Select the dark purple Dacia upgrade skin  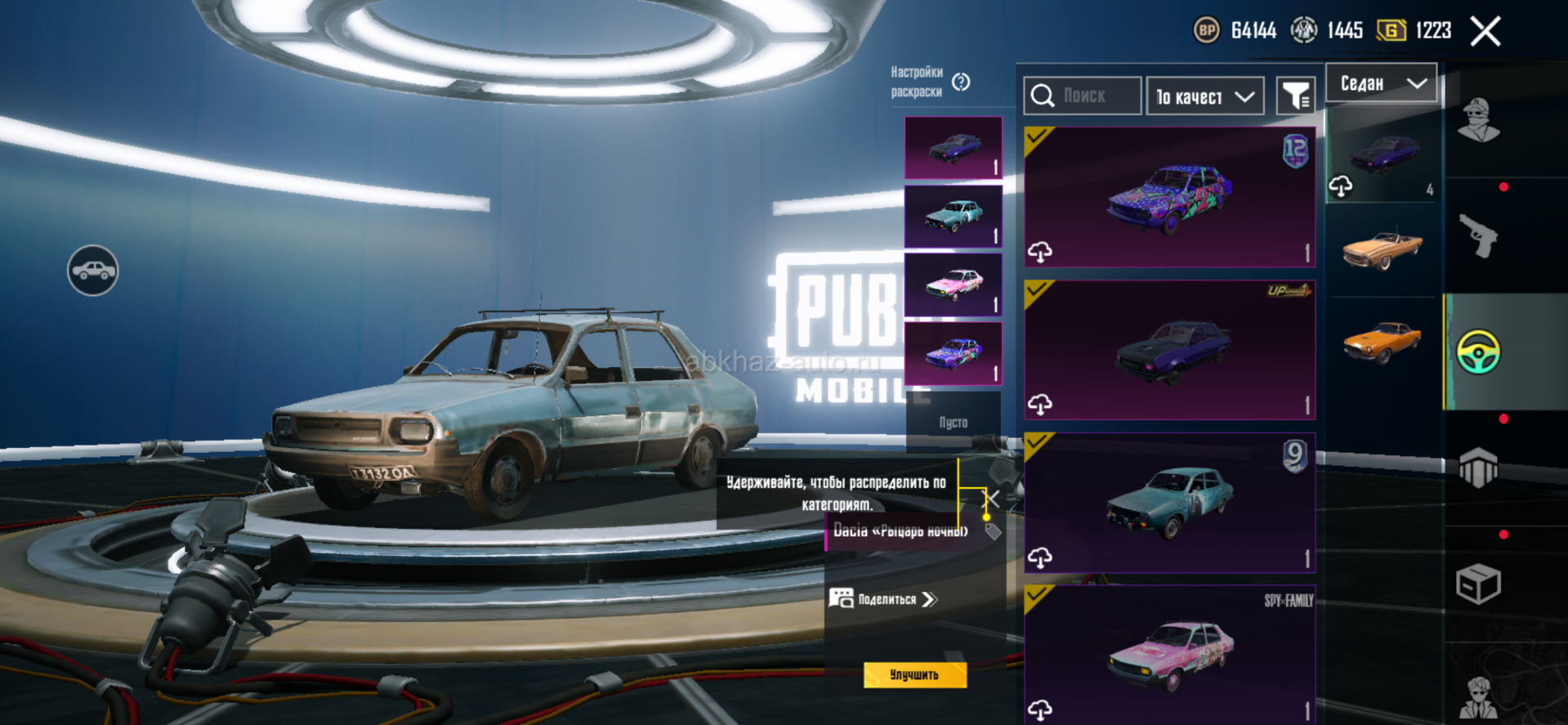1169,350
